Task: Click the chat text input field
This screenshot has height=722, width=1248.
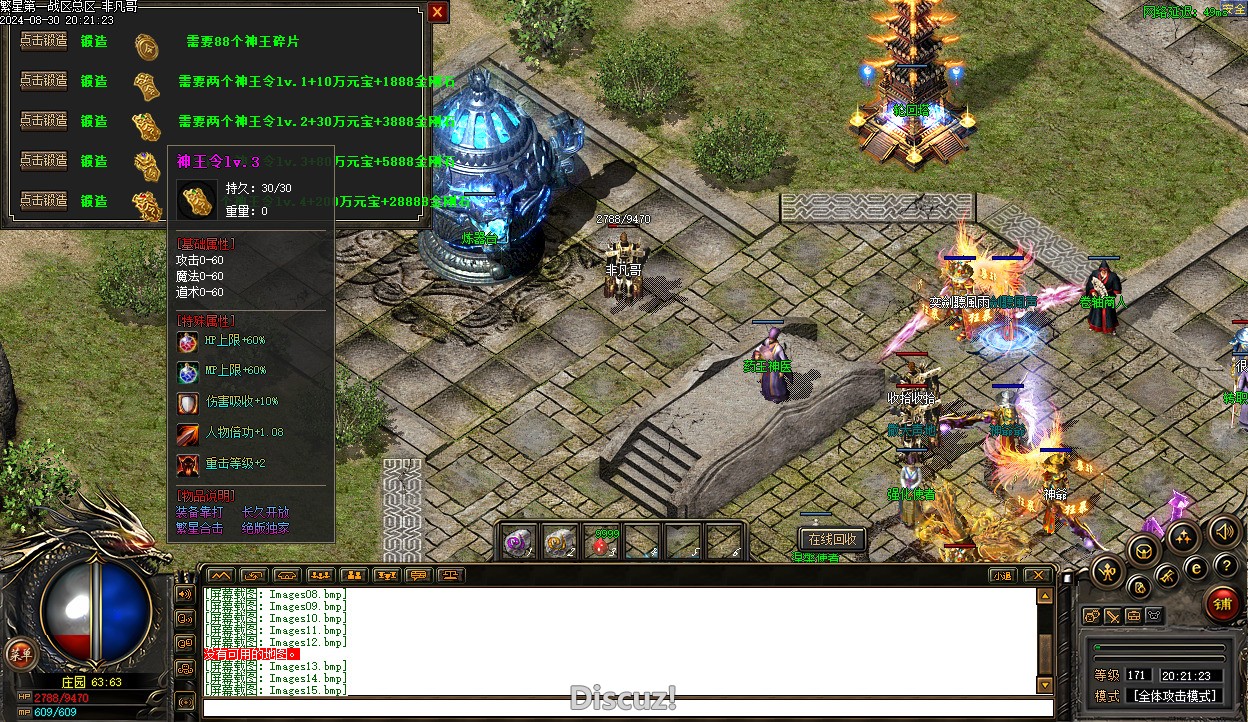Action: coord(620,709)
